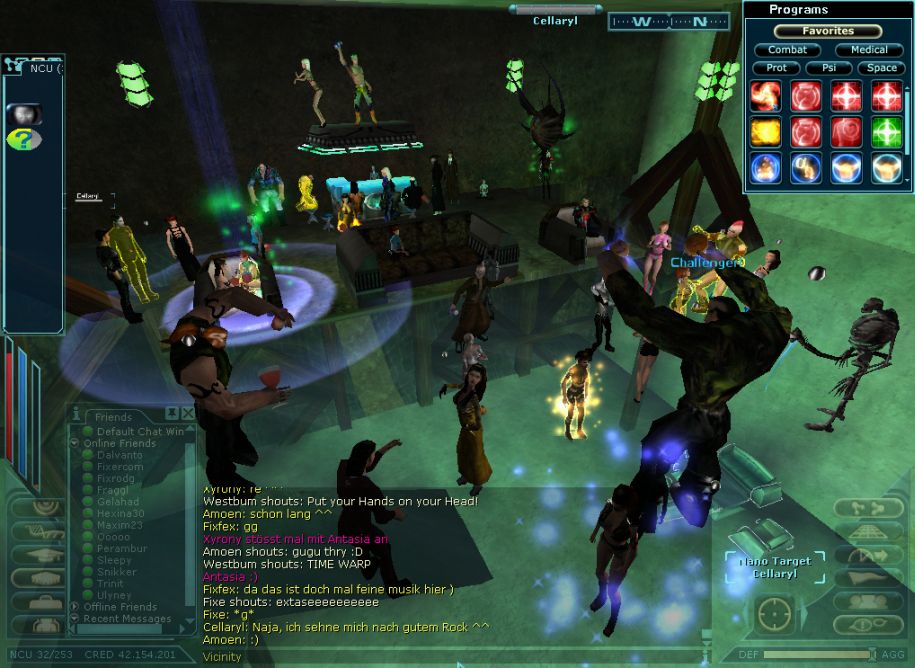This screenshot has width=915, height=668.
Task: Switch to the Psi programs tab
Action: (x=828, y=68)
